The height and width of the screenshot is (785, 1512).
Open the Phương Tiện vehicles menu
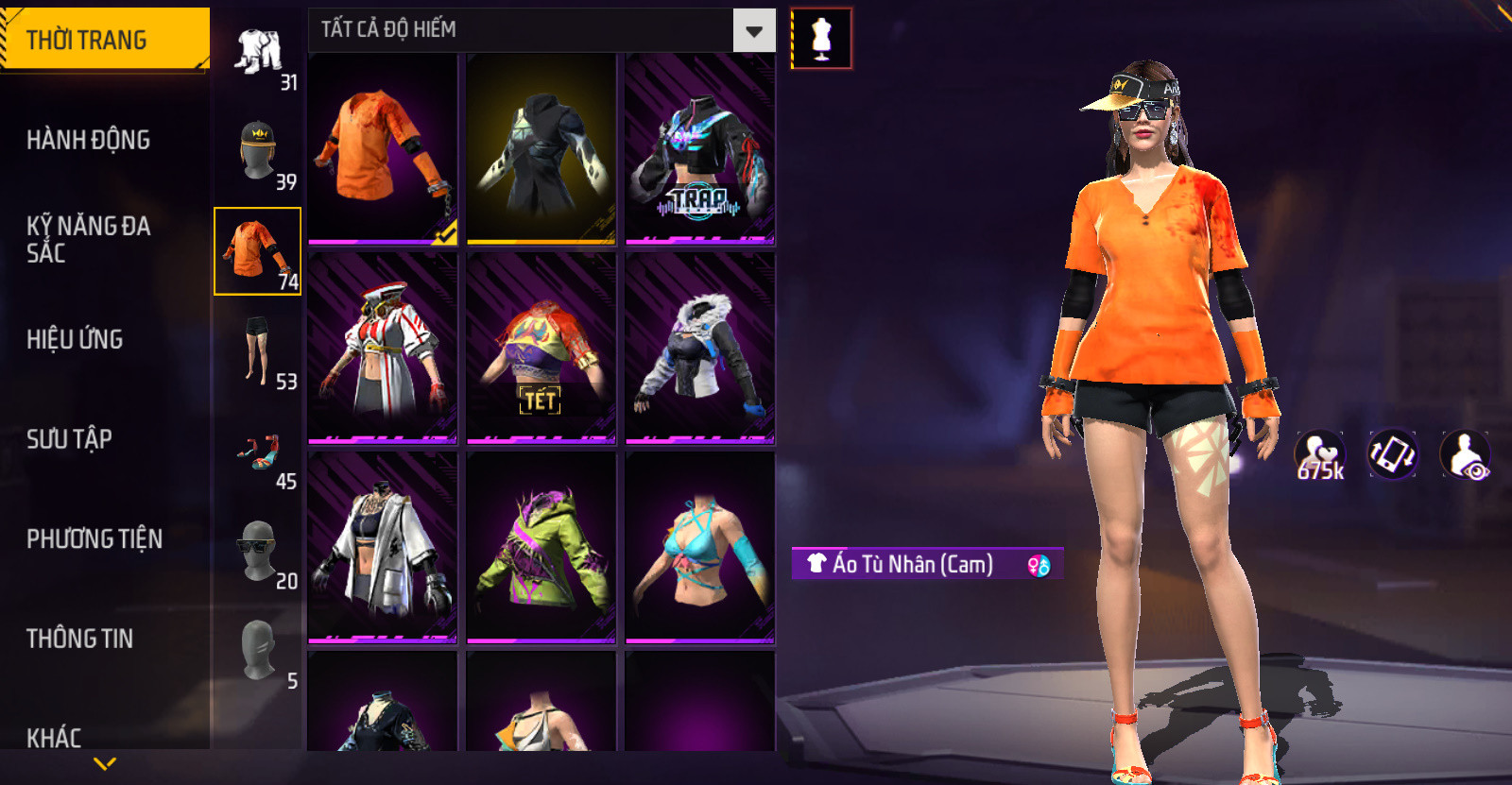point(94,538)
